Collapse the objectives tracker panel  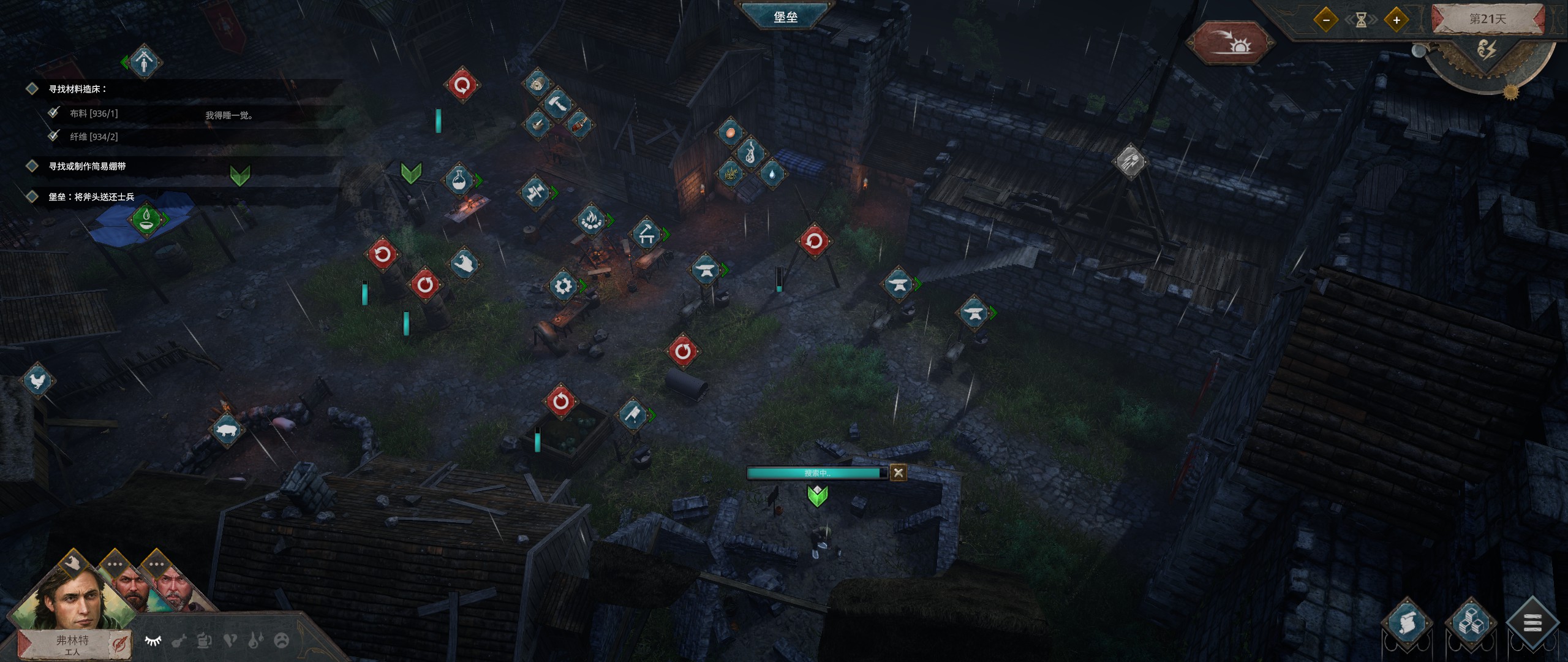click(143, 62)
